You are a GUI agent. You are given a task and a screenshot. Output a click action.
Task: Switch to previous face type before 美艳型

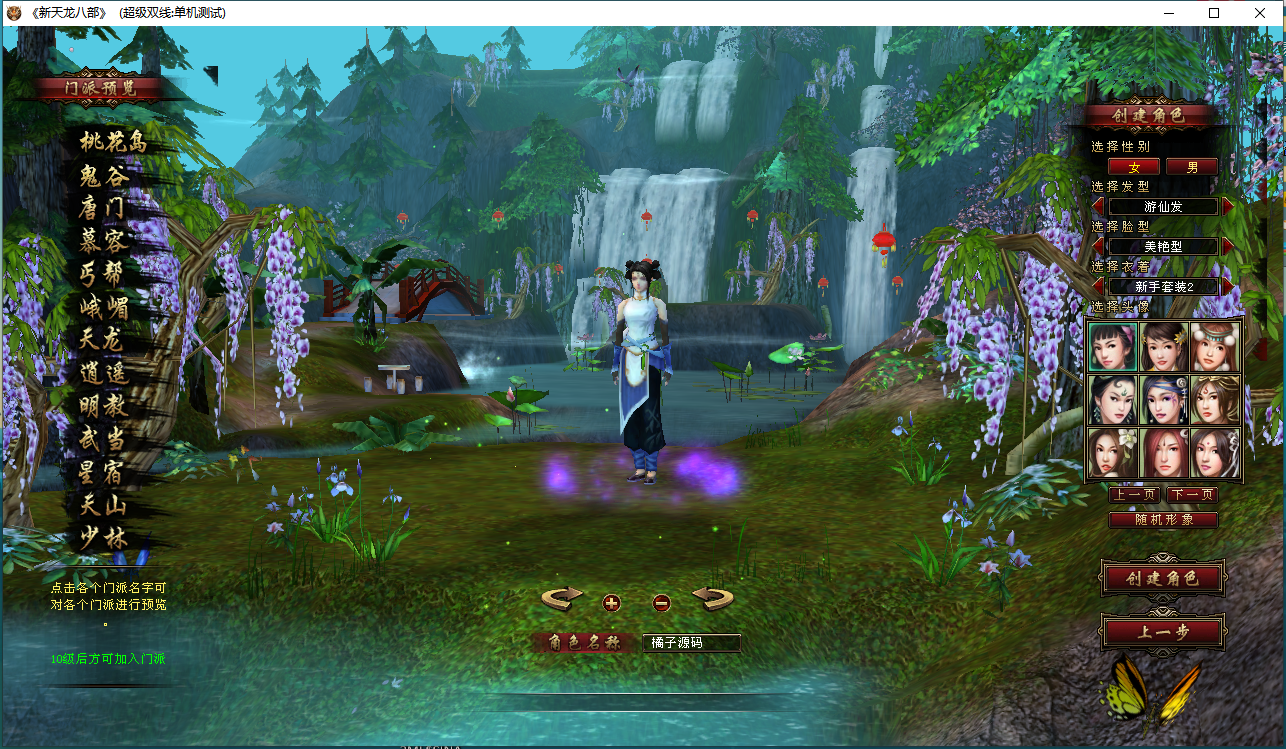[1098, 246]
